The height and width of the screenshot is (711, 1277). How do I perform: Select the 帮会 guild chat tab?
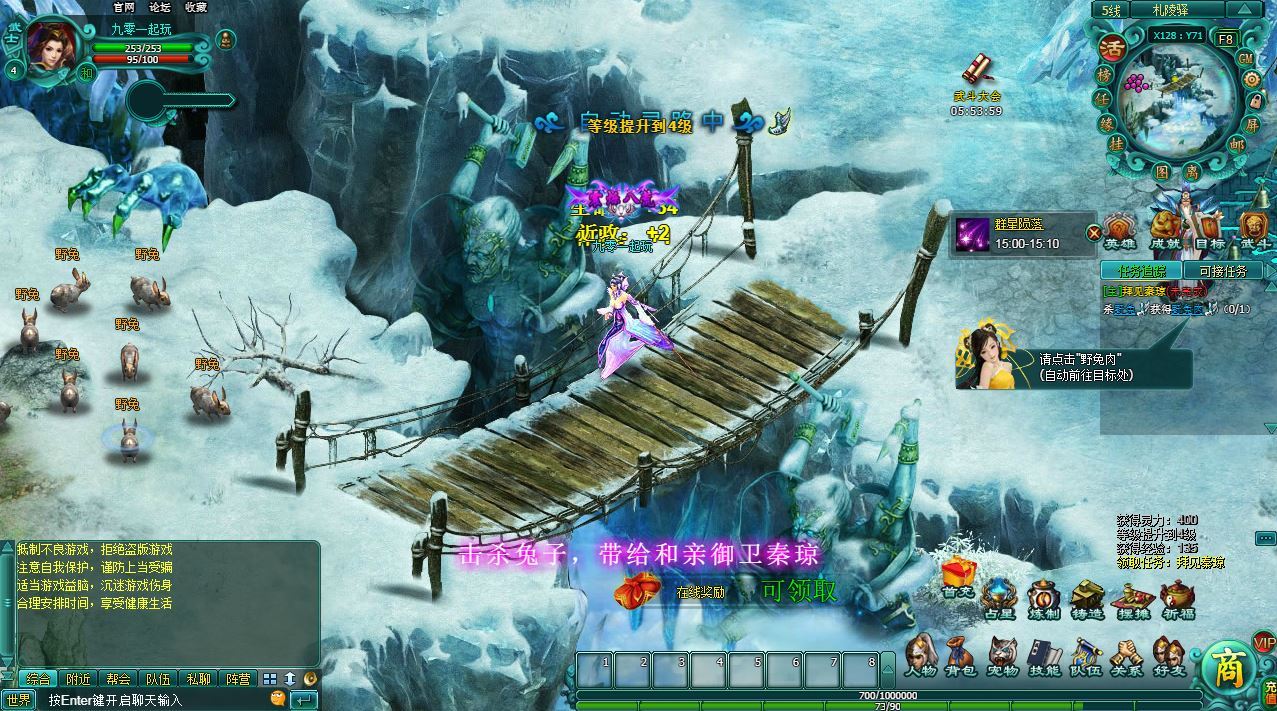point(118,679)
